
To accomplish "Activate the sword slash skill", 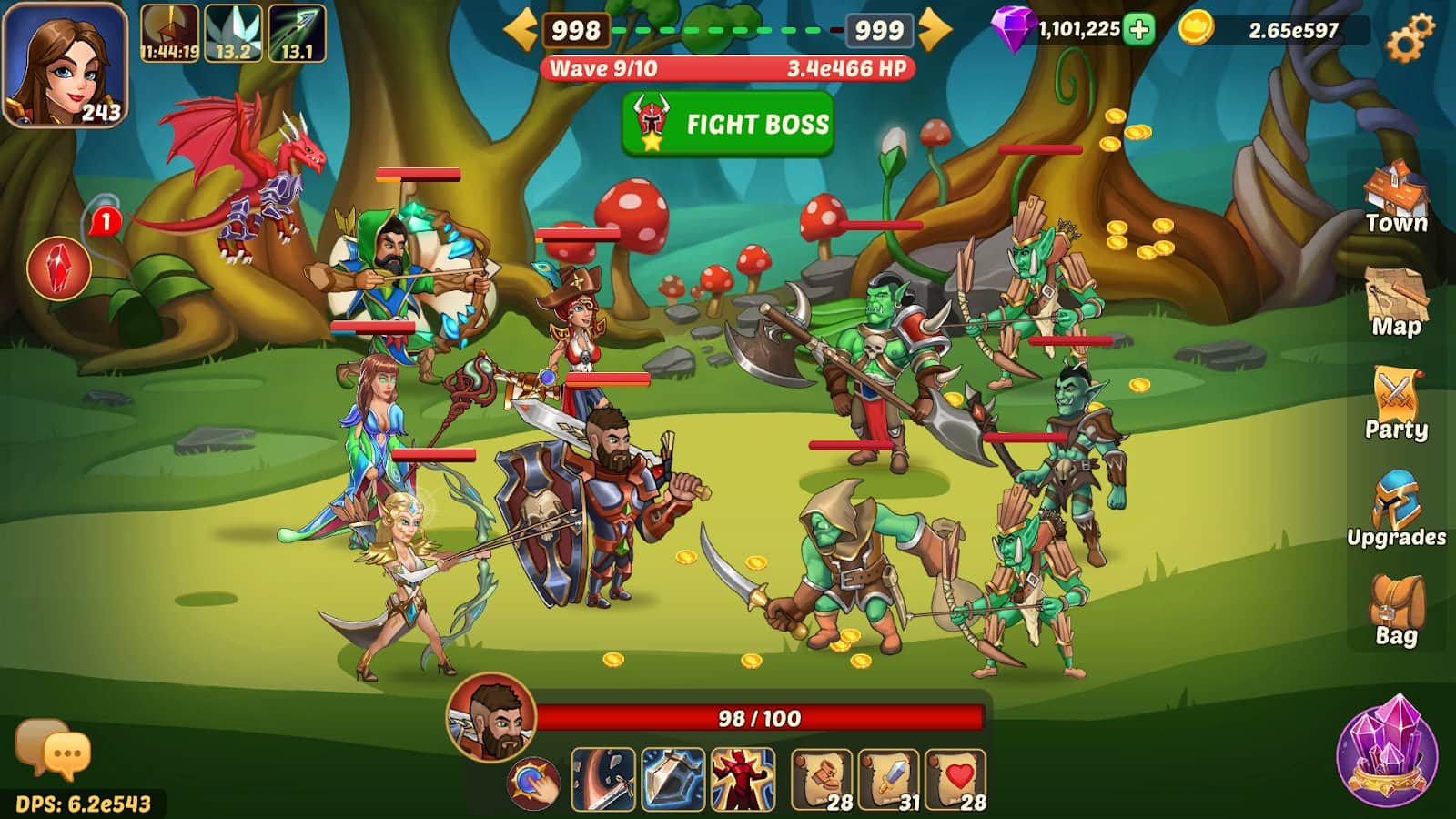I will coord(602,779).
